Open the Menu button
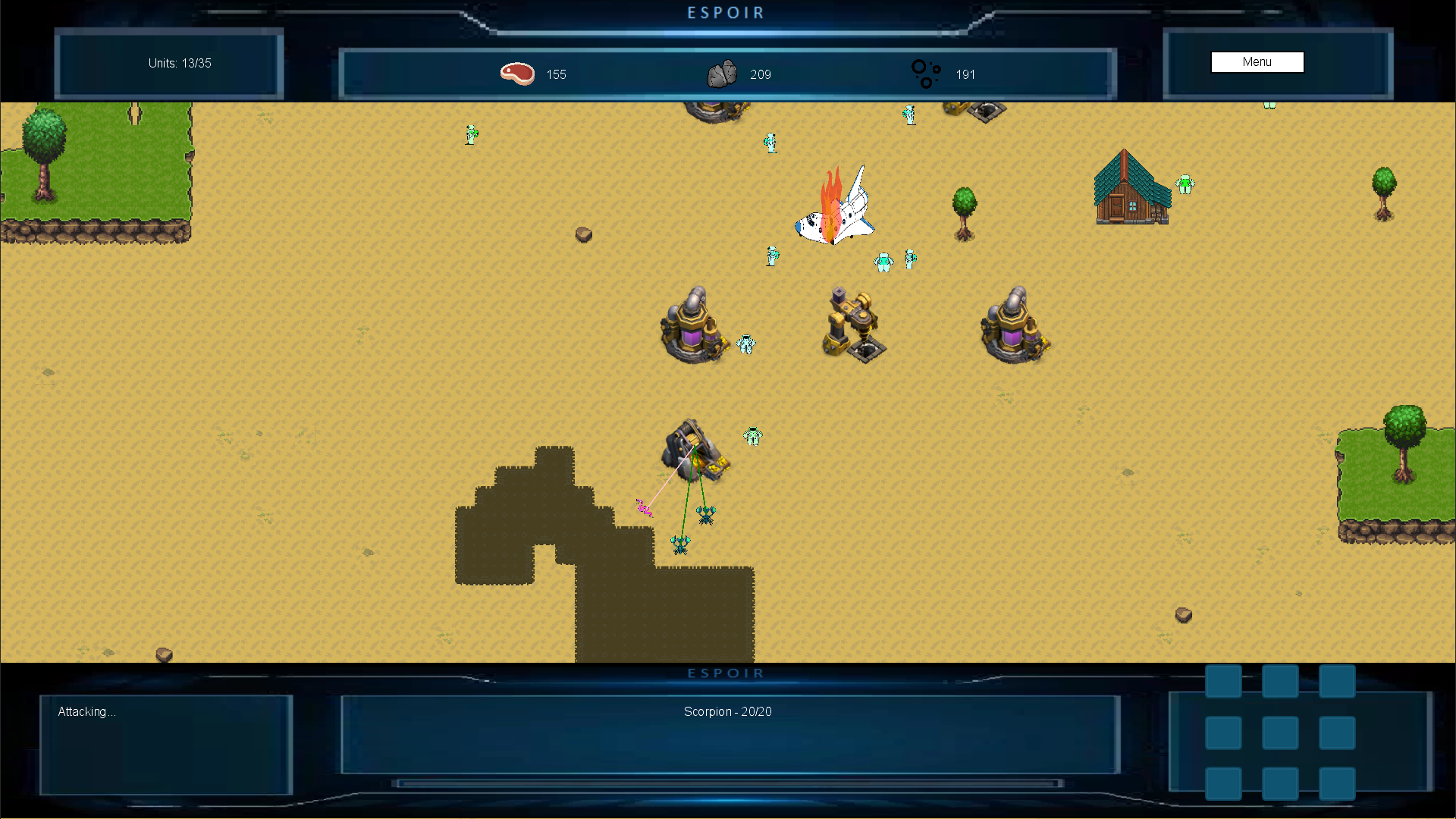 pyautogui.click(x=1257, y=62)
